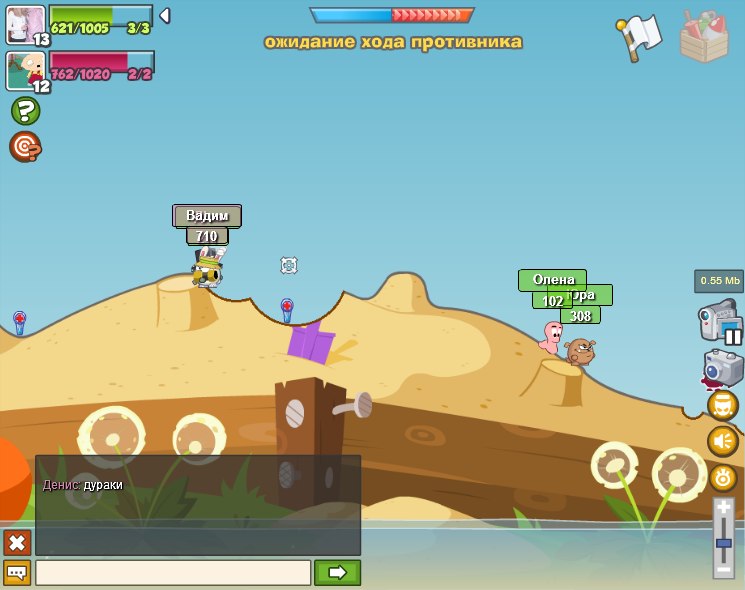Open the weapons crate inventory
745x590 pixels.
point(704,37)
